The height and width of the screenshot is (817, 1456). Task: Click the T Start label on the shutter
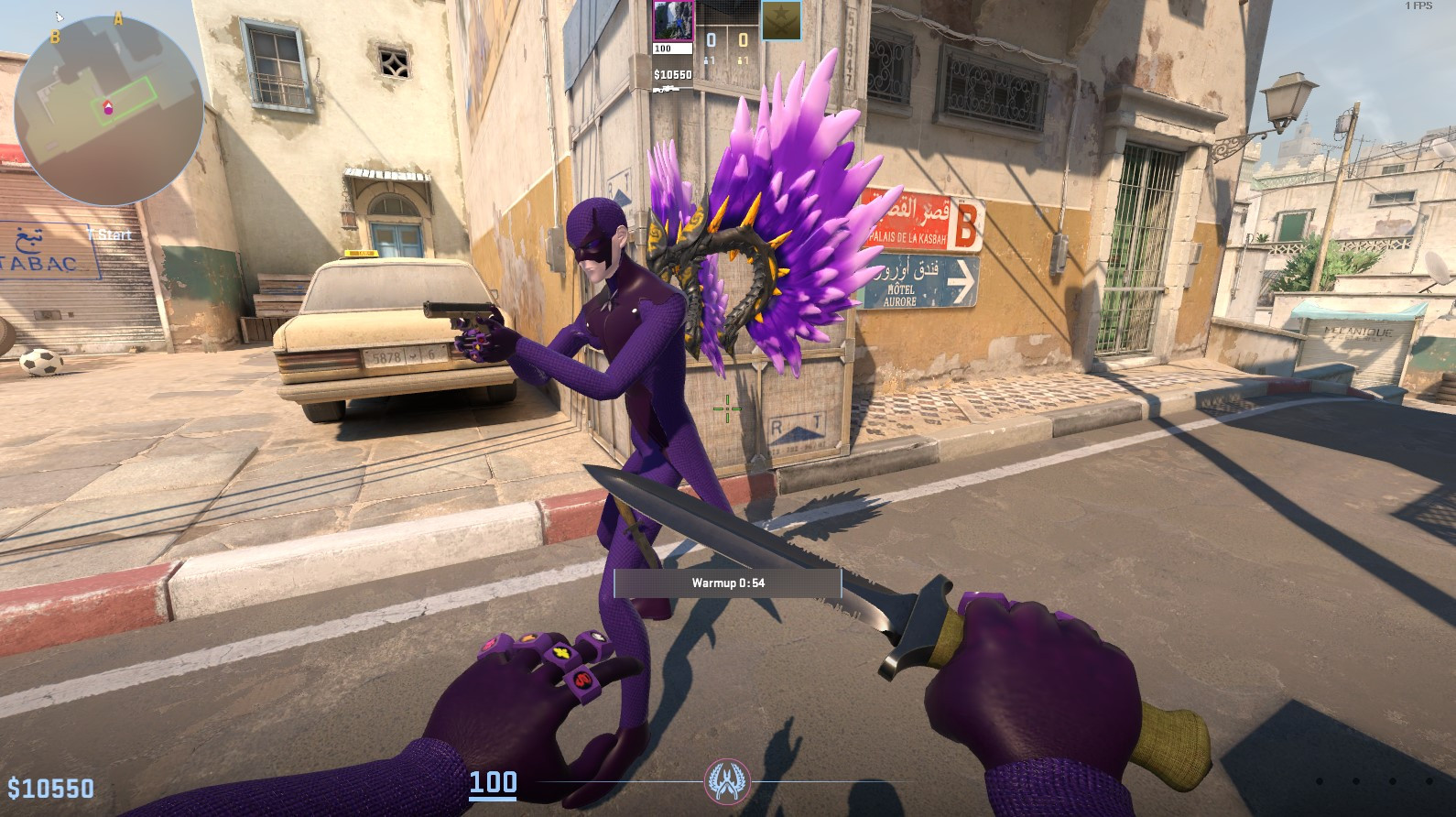click(111, 234)
